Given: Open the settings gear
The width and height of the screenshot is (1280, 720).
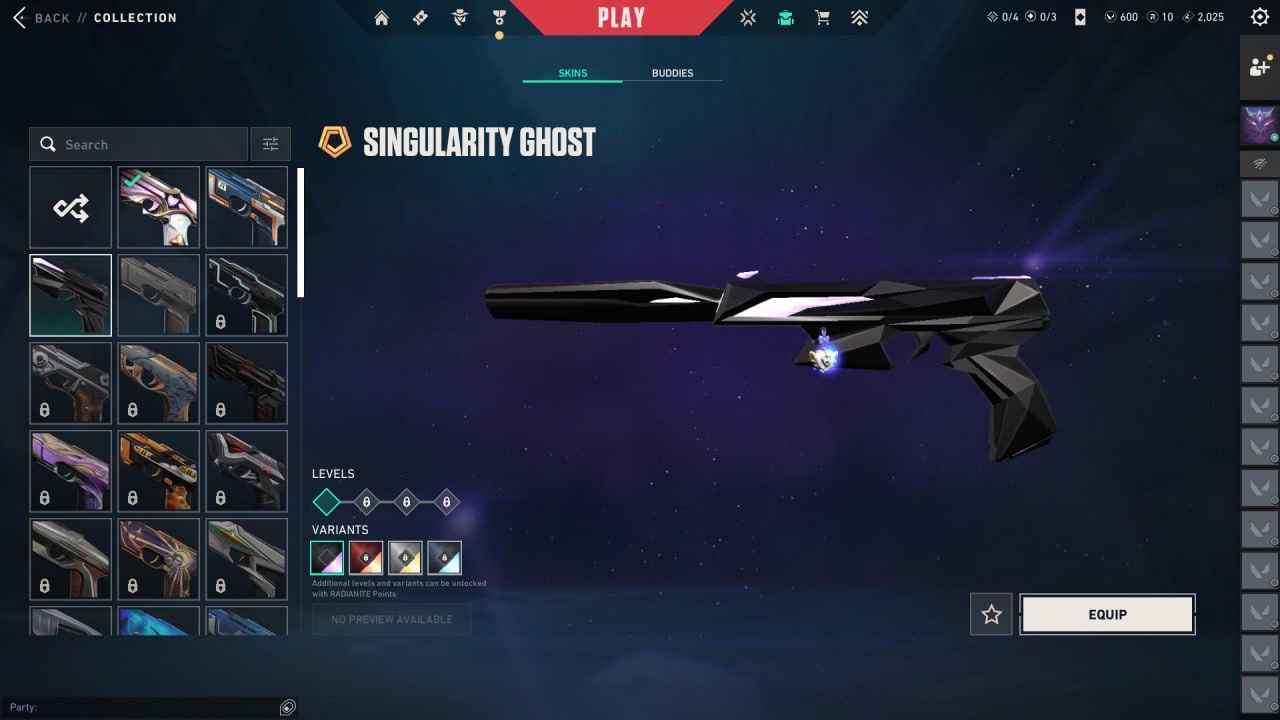Looking at the screenshot, I should [x=1259, y=17].
